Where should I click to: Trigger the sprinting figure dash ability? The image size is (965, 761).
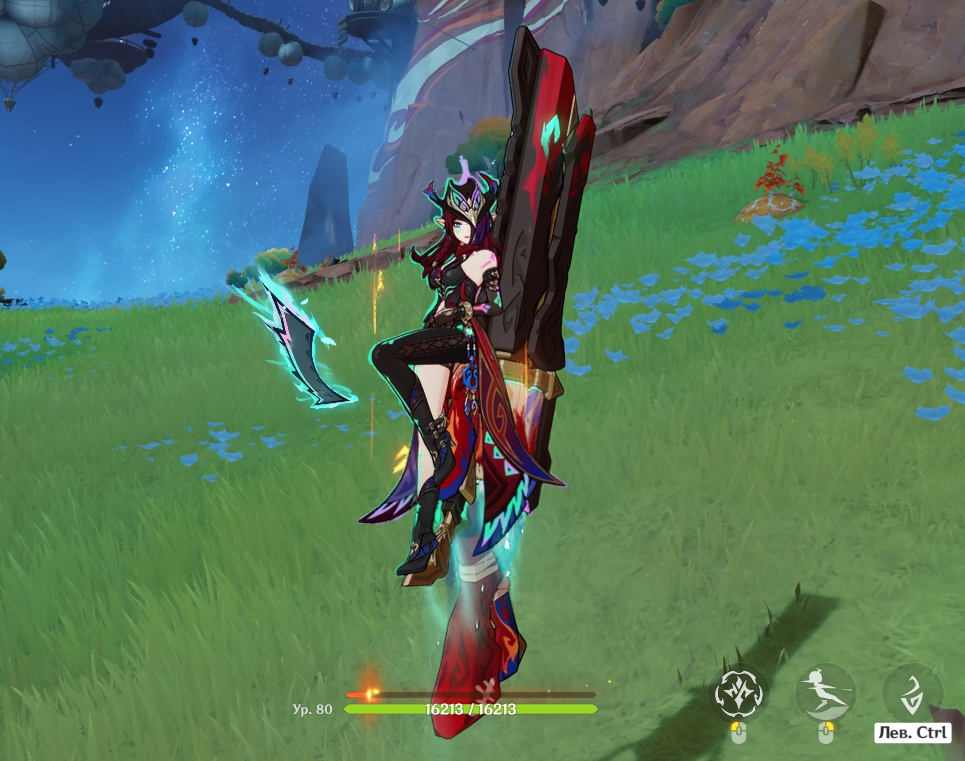click(x=825, y=692)
